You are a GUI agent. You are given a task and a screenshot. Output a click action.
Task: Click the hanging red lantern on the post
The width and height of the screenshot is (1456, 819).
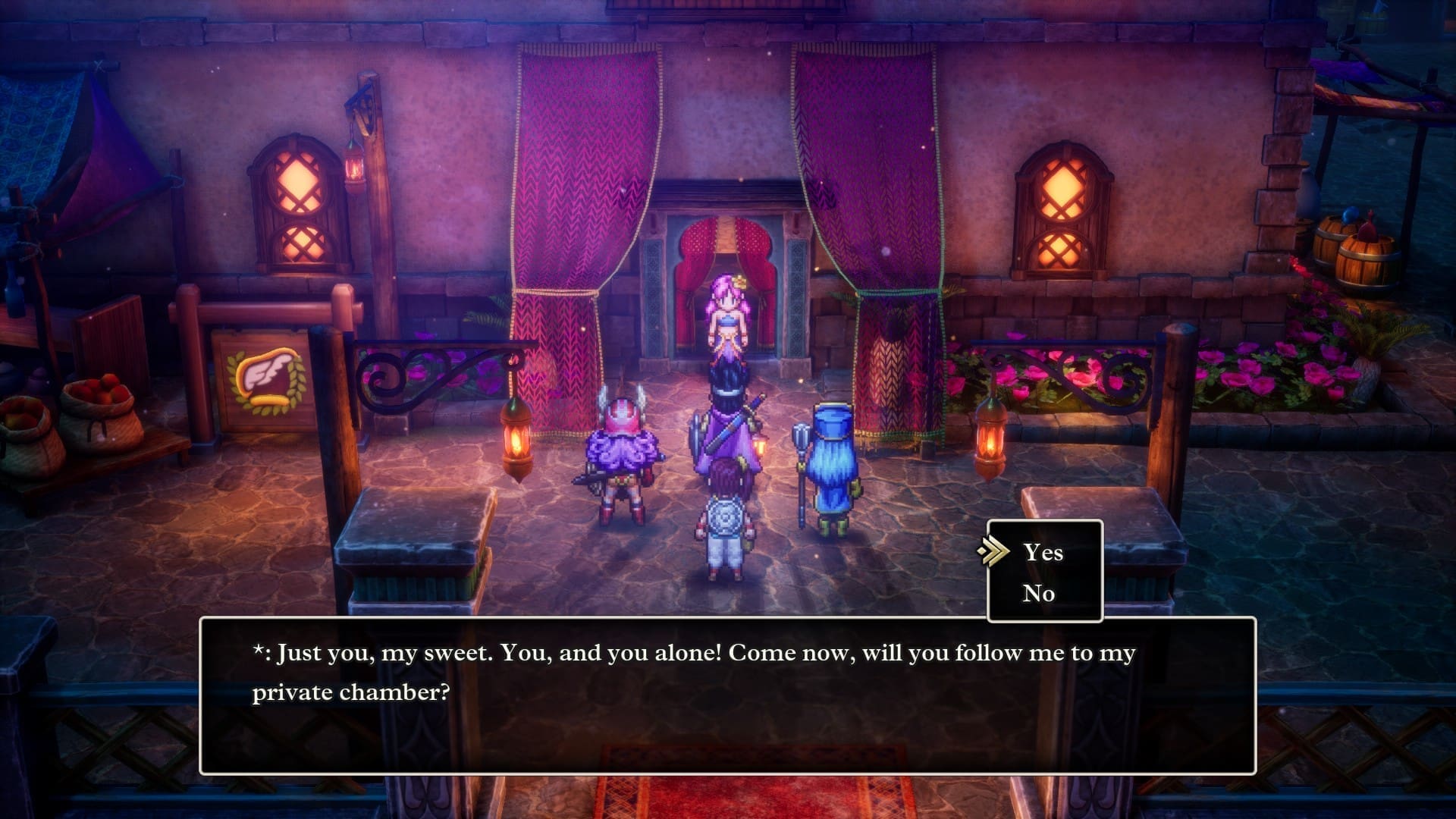click(x=353, y=168)
